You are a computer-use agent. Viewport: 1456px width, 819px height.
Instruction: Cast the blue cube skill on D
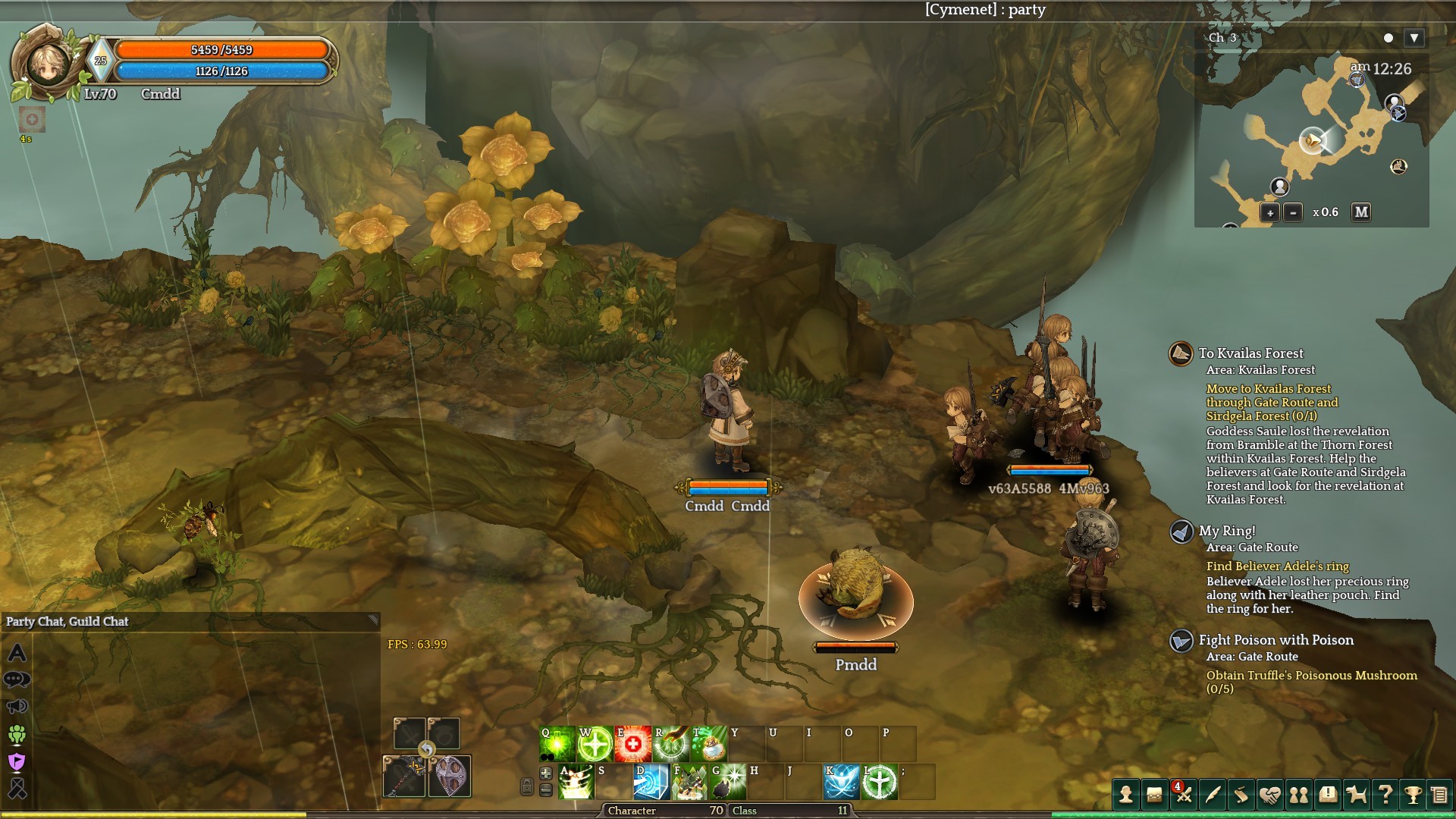click(651, 782)
